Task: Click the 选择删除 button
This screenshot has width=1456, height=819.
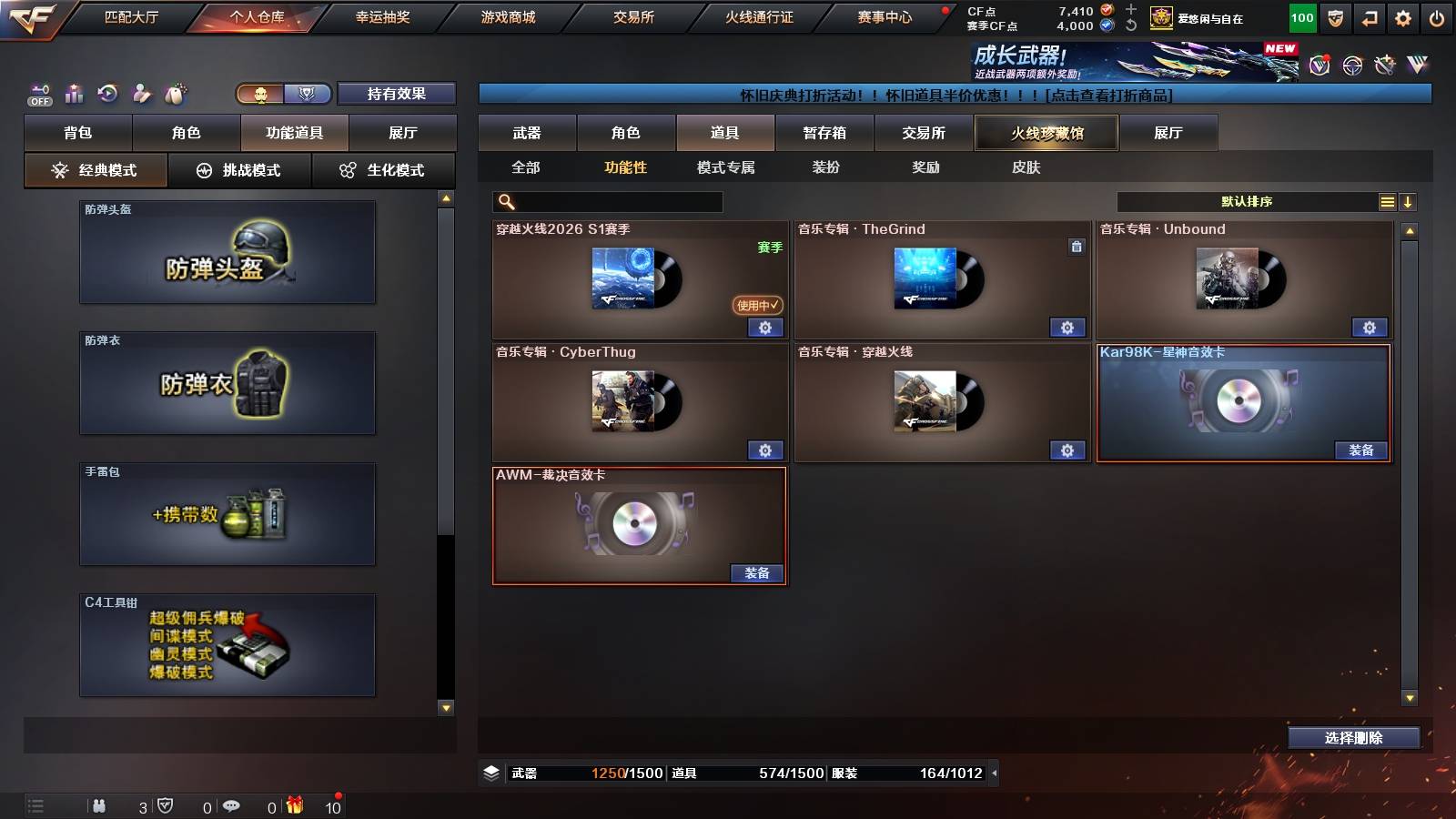Action: coord(1353,738)
